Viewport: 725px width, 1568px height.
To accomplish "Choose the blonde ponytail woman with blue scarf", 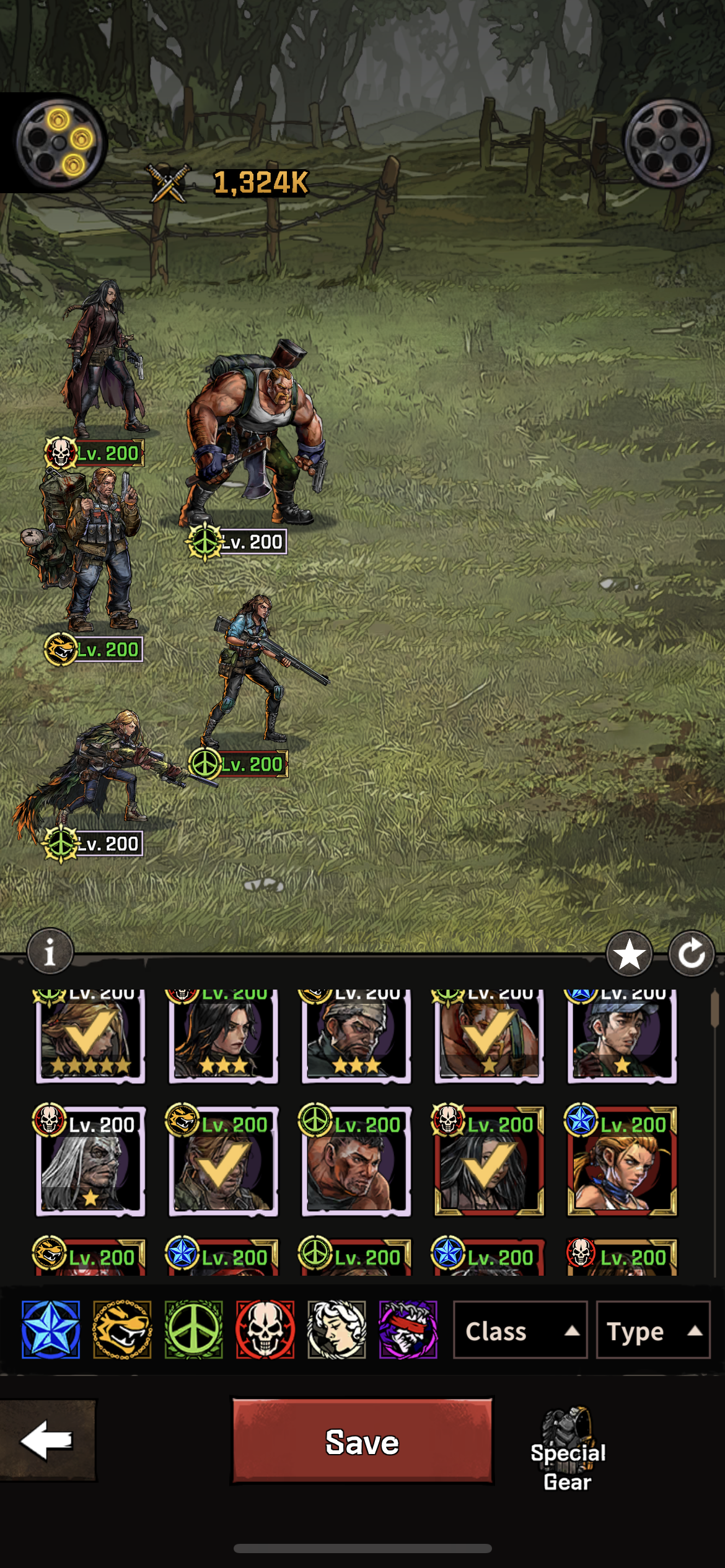I will pyautogui.click(x=622, y=1163).
